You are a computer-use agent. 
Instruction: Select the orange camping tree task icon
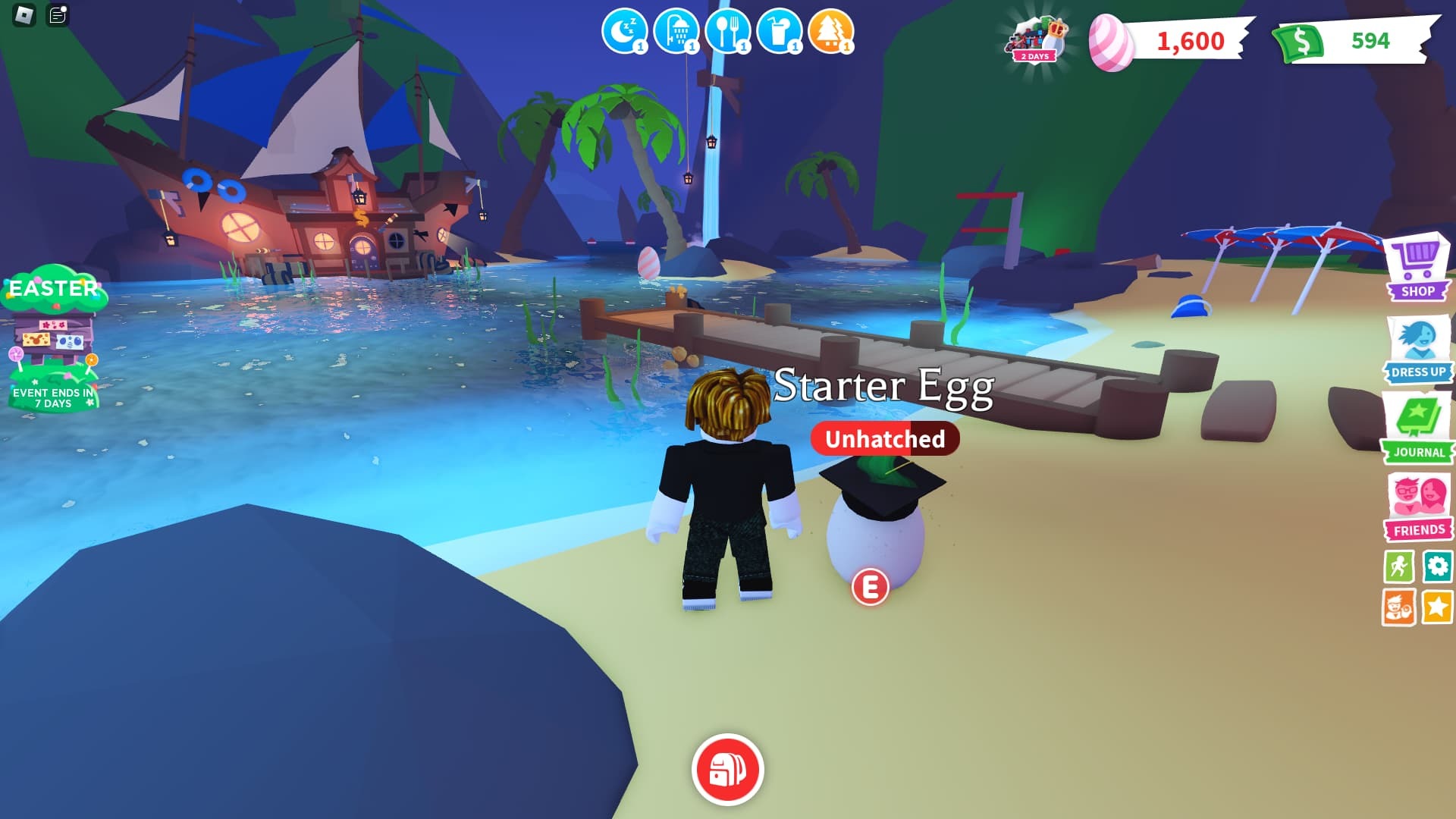pyautogui.click(x=831, y=32)
